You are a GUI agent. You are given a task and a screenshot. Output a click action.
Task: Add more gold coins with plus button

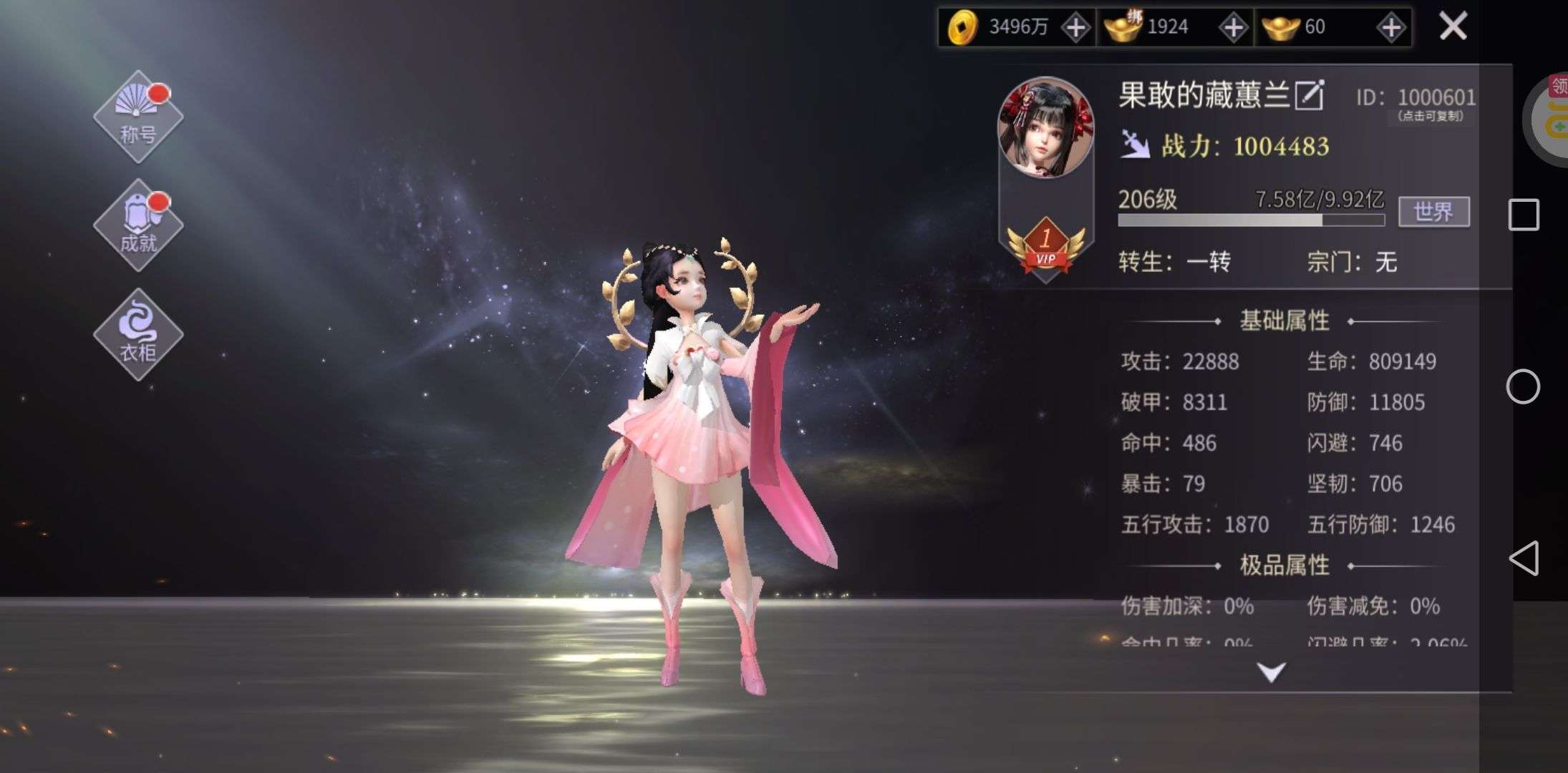click(1075, 28)
